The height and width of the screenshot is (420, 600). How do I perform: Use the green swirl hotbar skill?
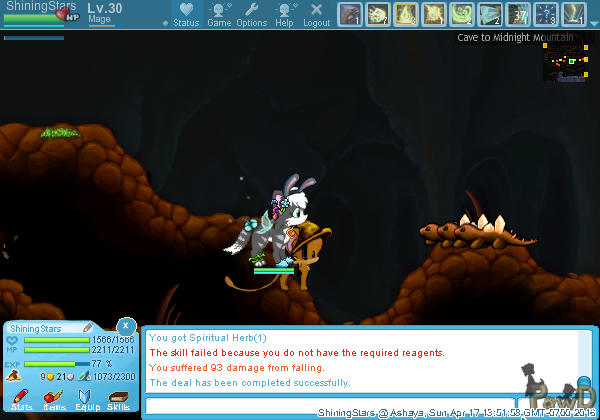point(462,14)
